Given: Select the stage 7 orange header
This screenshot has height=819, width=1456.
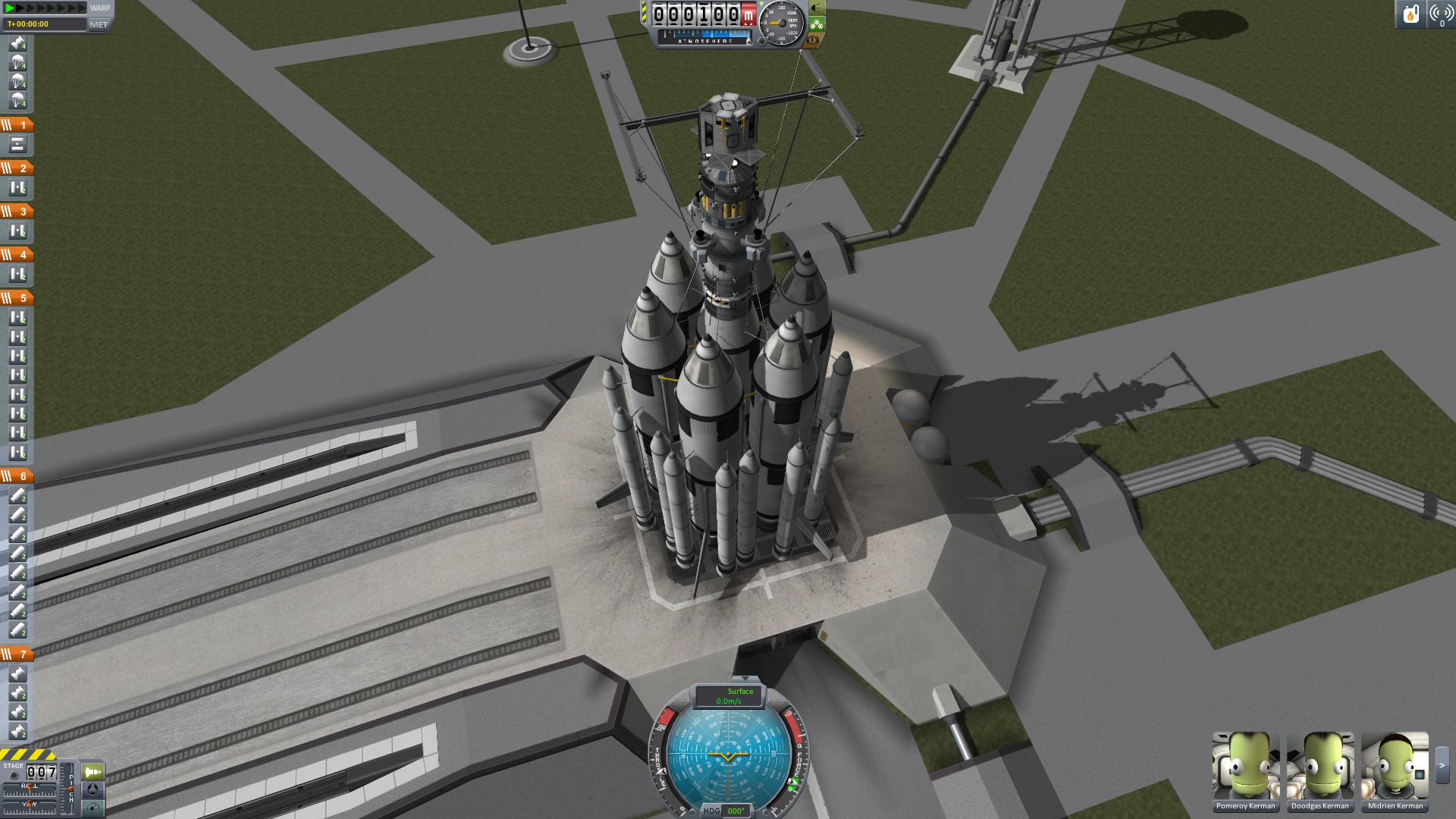Looking at the screenshot, I should click(17, 654).
